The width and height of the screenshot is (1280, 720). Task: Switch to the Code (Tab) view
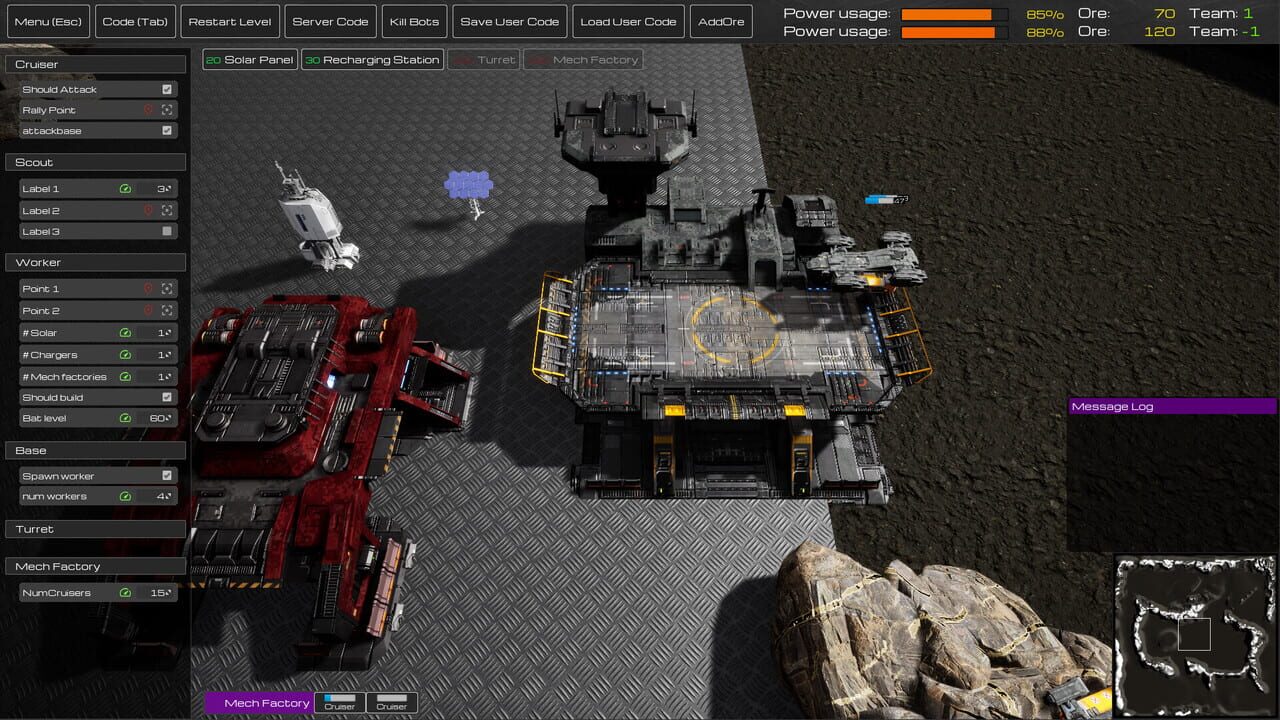(x=135, y=21)
